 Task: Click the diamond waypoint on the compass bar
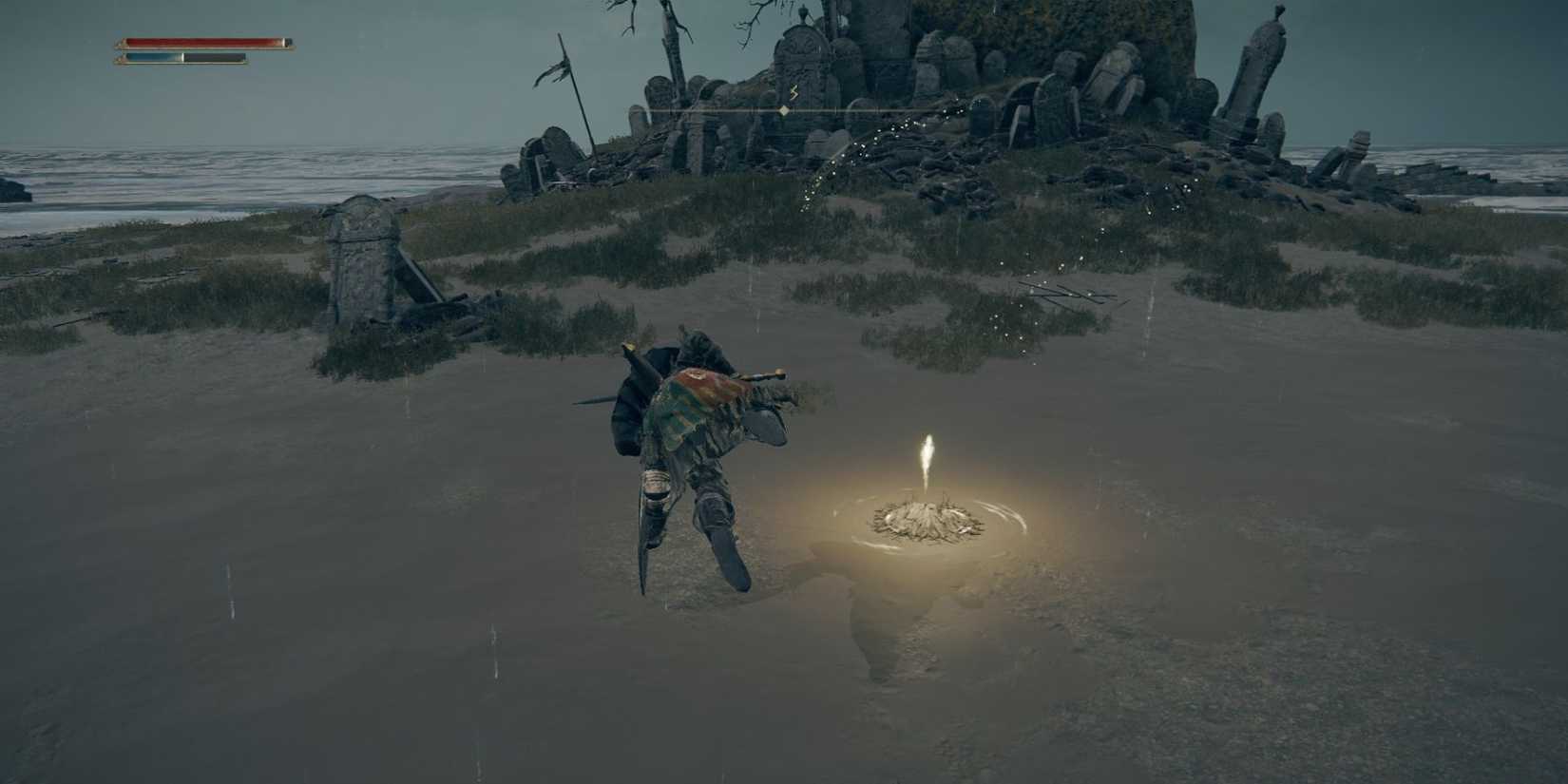point(782,110)
